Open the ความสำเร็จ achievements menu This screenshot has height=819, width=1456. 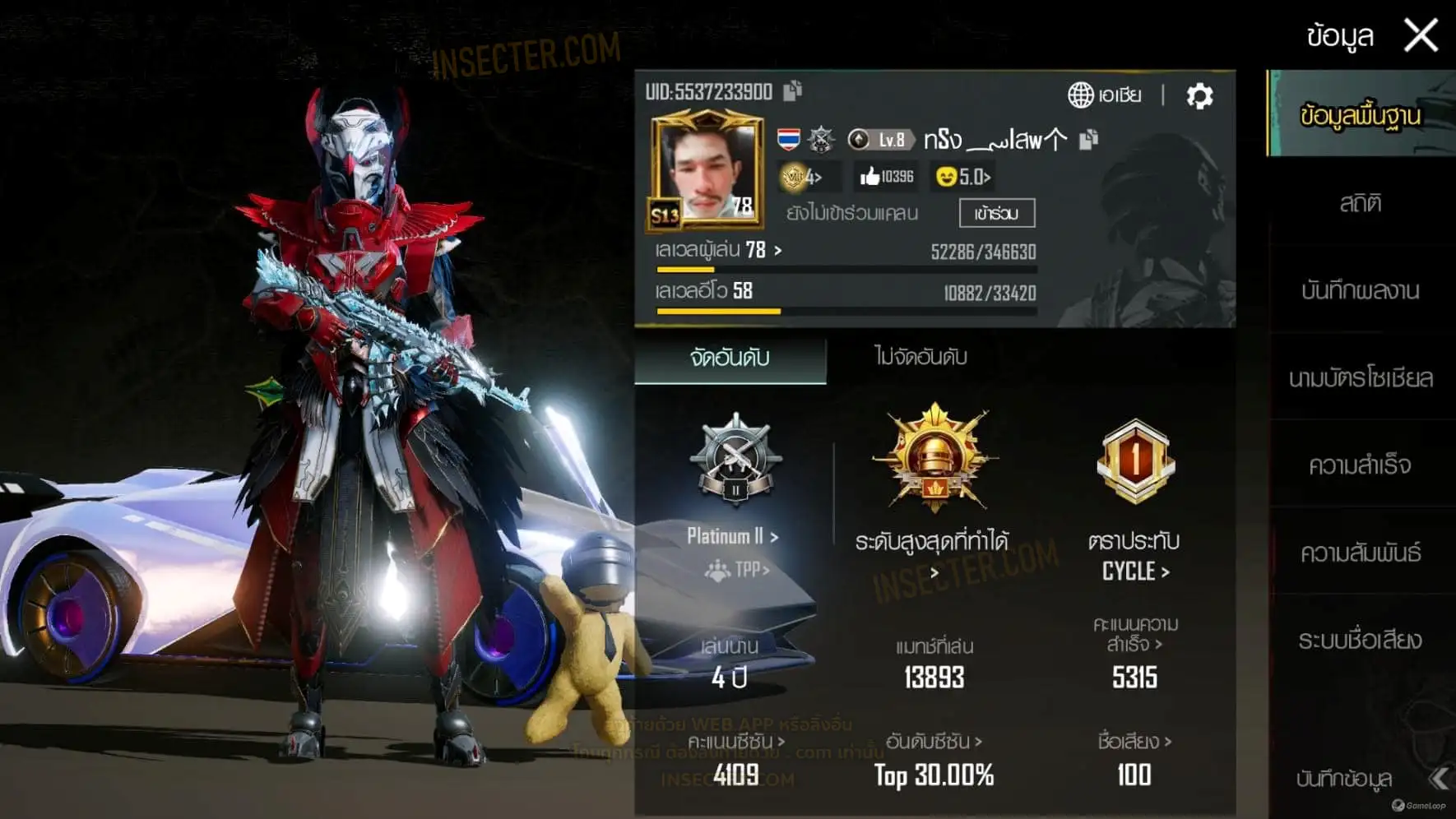pyautogui.click(x=1360, y=465)
